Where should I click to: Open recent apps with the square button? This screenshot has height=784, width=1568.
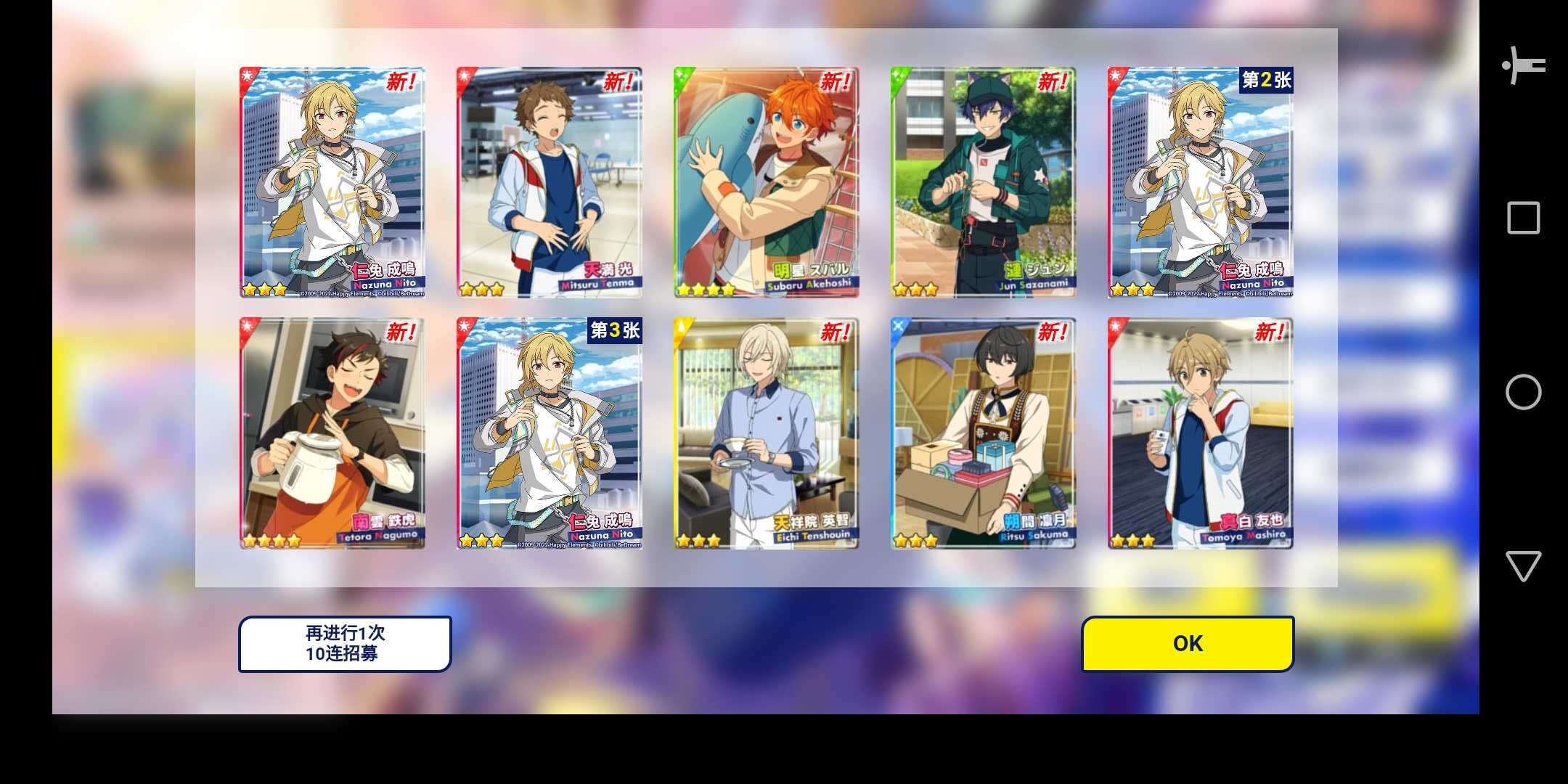(x=1523, y=218)
